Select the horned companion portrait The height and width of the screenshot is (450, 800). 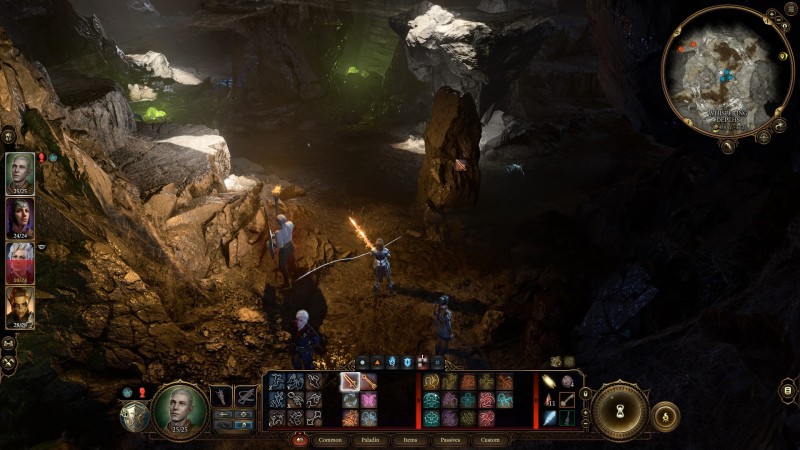20,307
